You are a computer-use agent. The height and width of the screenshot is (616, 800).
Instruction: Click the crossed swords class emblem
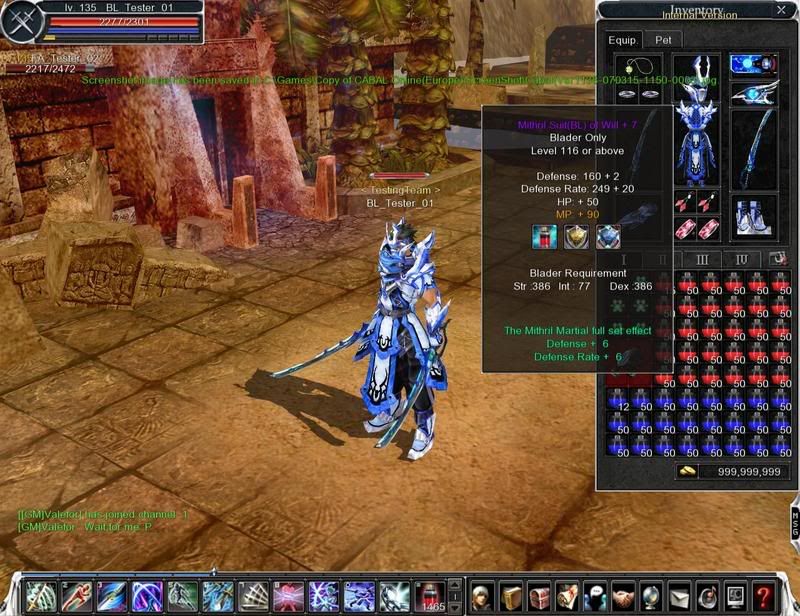coord(19,23)
